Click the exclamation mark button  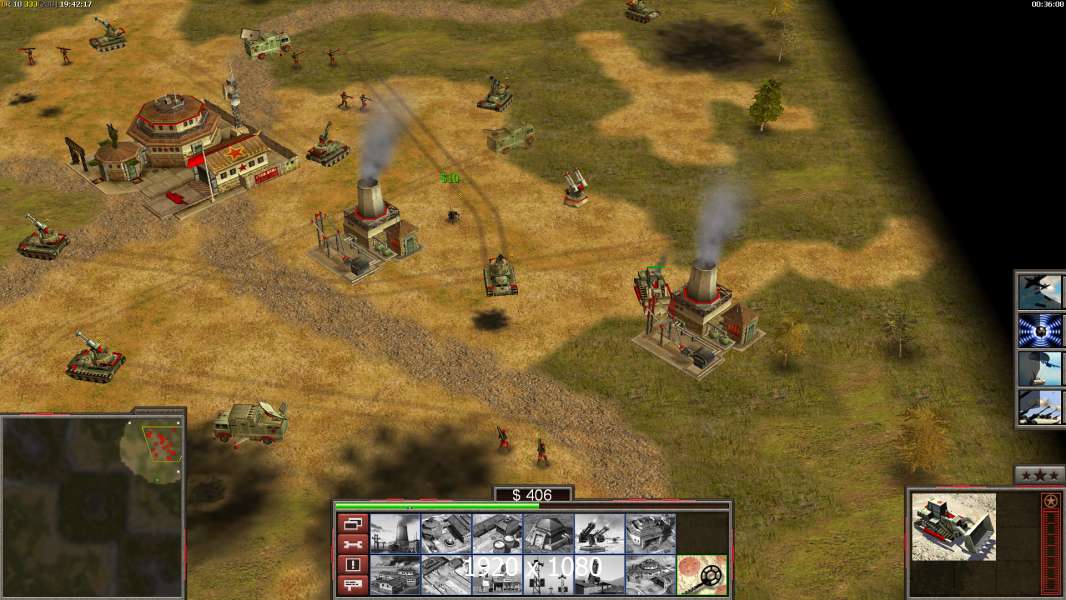coord(352,565)
